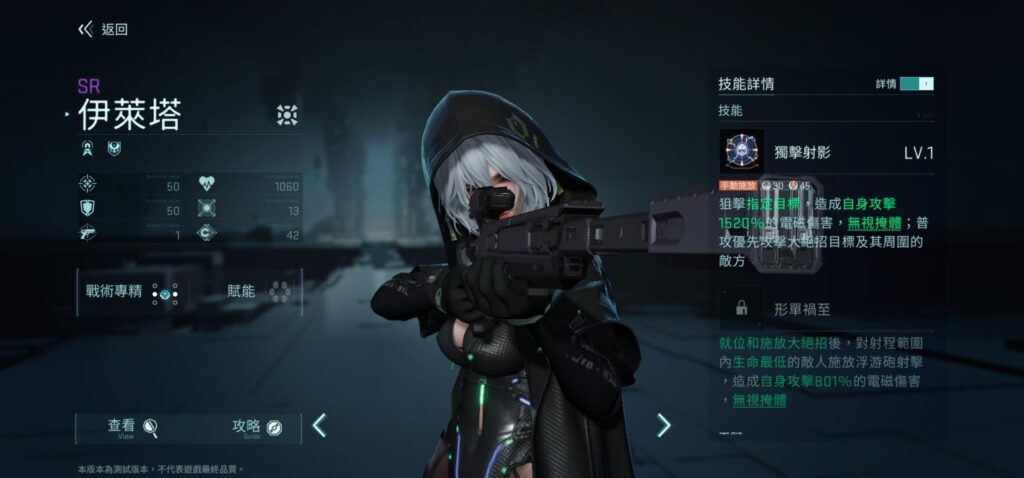Select the 獨擊射影 skill icon
The height and width of the screenshot is (478, 1024).
[x=741, y=152]
